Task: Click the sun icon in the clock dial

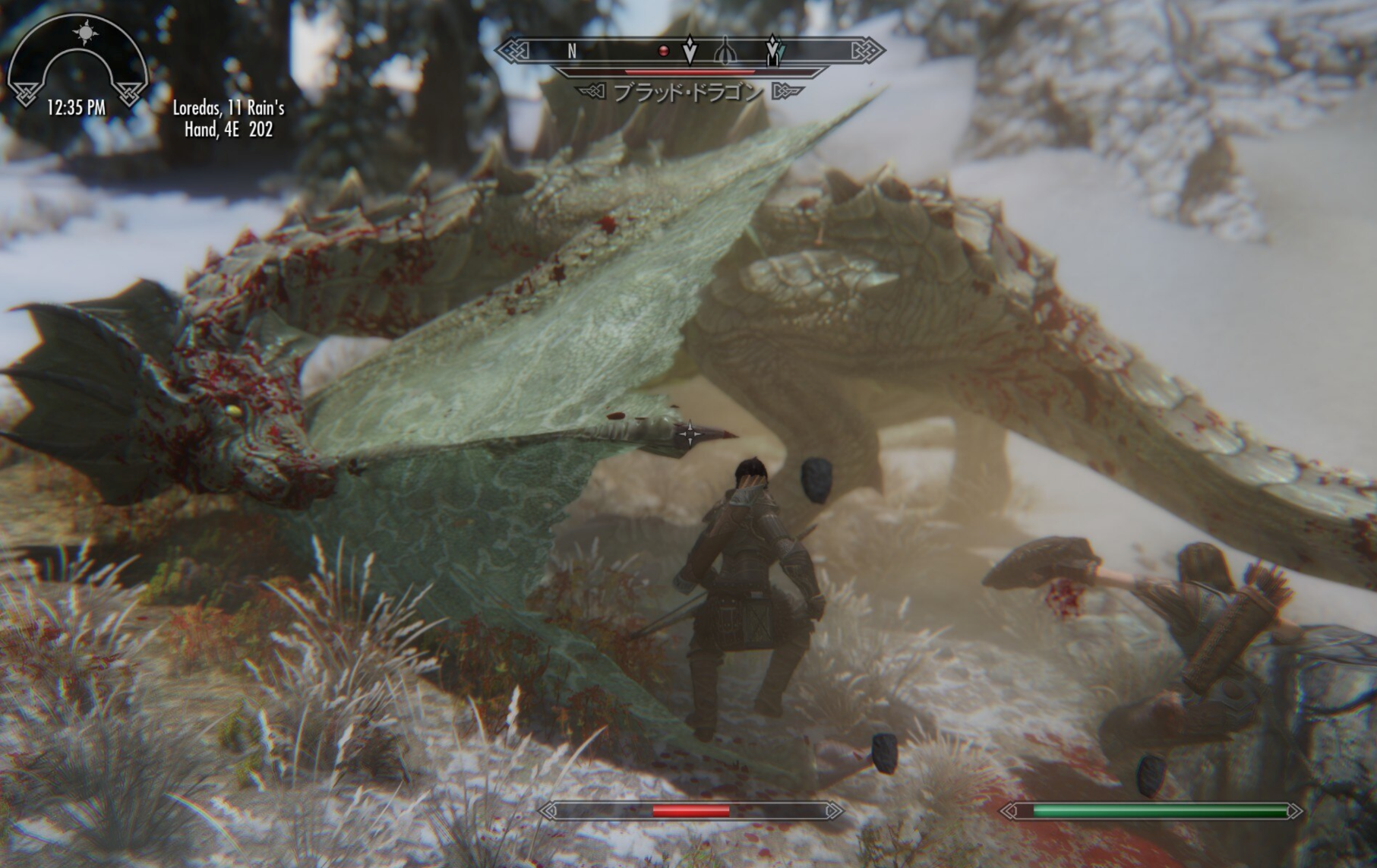Action: click(82, 33)
